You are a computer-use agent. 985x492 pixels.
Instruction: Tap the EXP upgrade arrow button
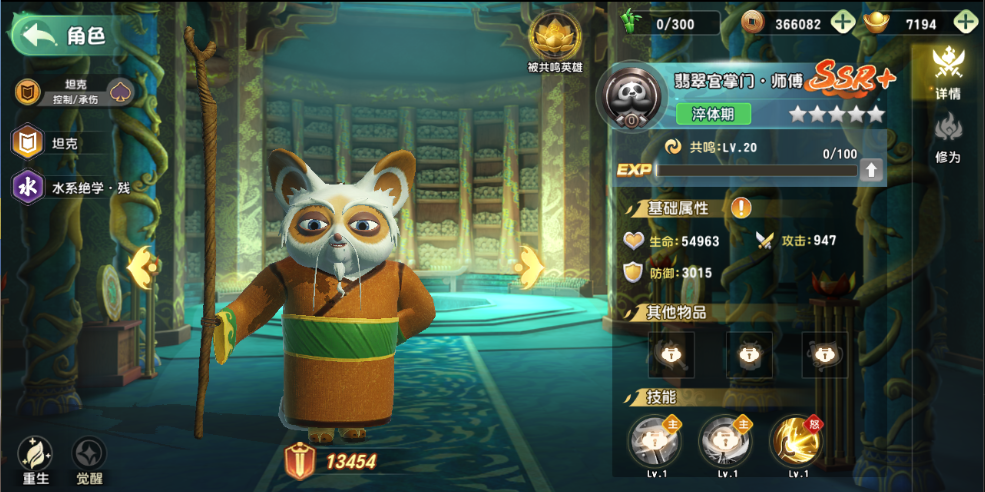click(872, 170)
